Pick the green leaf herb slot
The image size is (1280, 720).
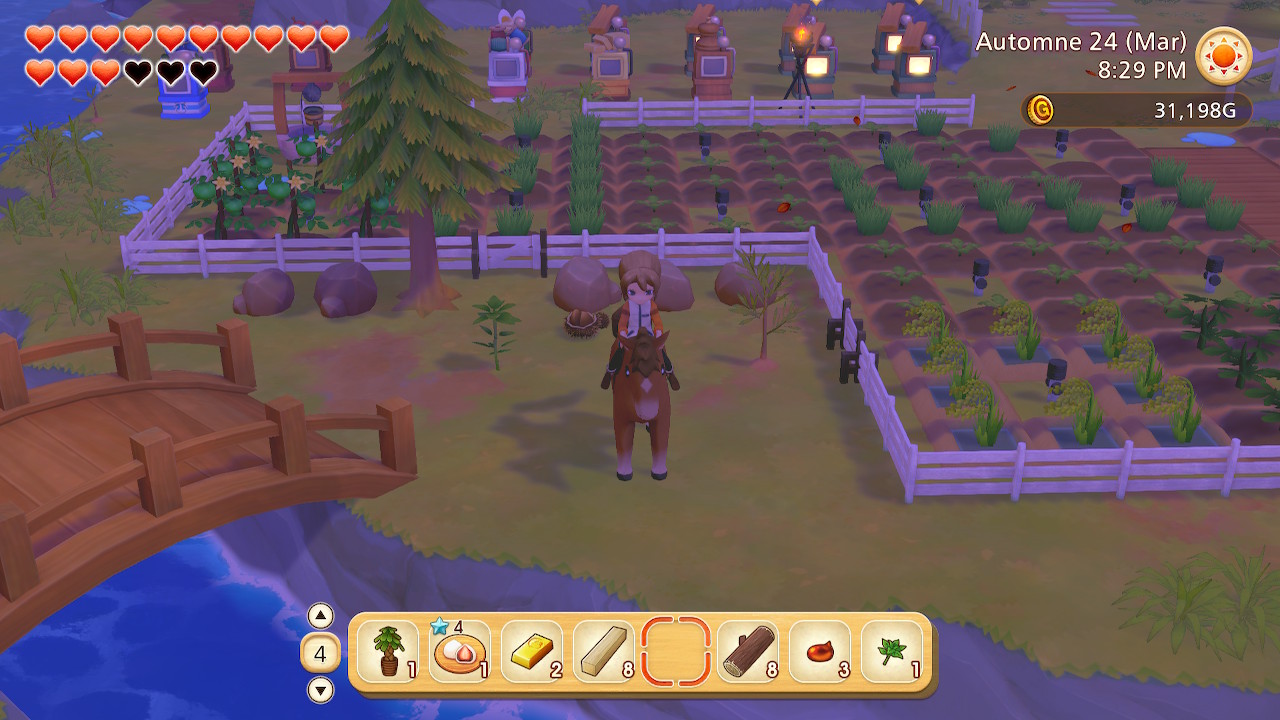tap(892, 652)
